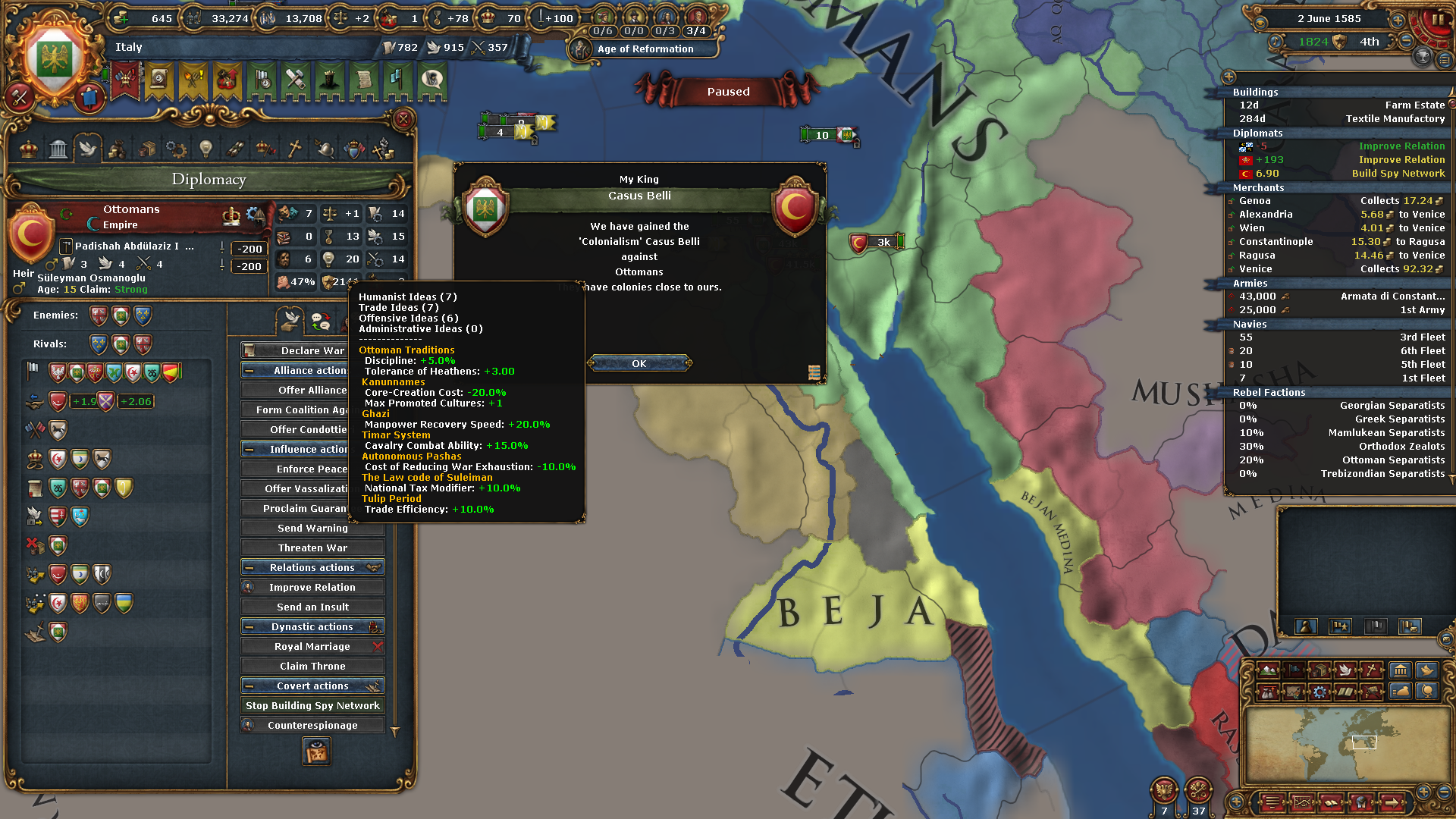Toggle the money bag filter in the outliner
Image resolution: width=1456 pixels, height=819 pixels.
pyautogui.click(x=1400, y=692)
